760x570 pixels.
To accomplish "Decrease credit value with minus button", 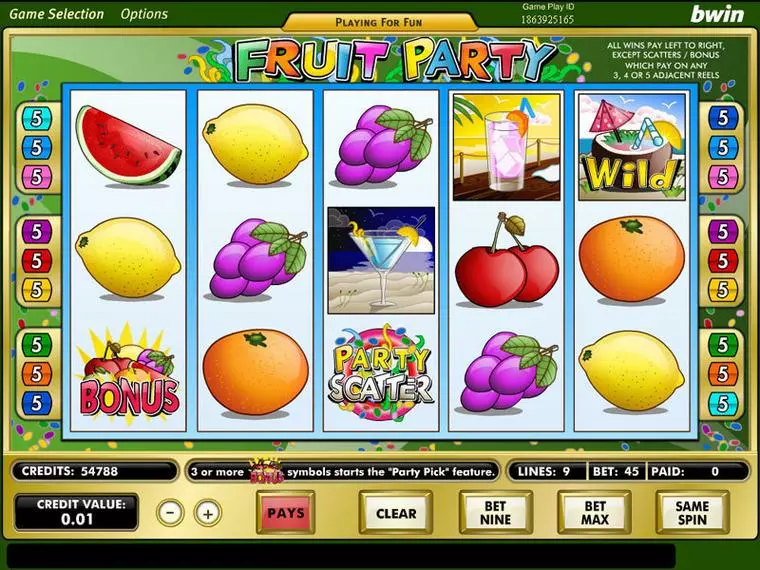I will (171, 513).
